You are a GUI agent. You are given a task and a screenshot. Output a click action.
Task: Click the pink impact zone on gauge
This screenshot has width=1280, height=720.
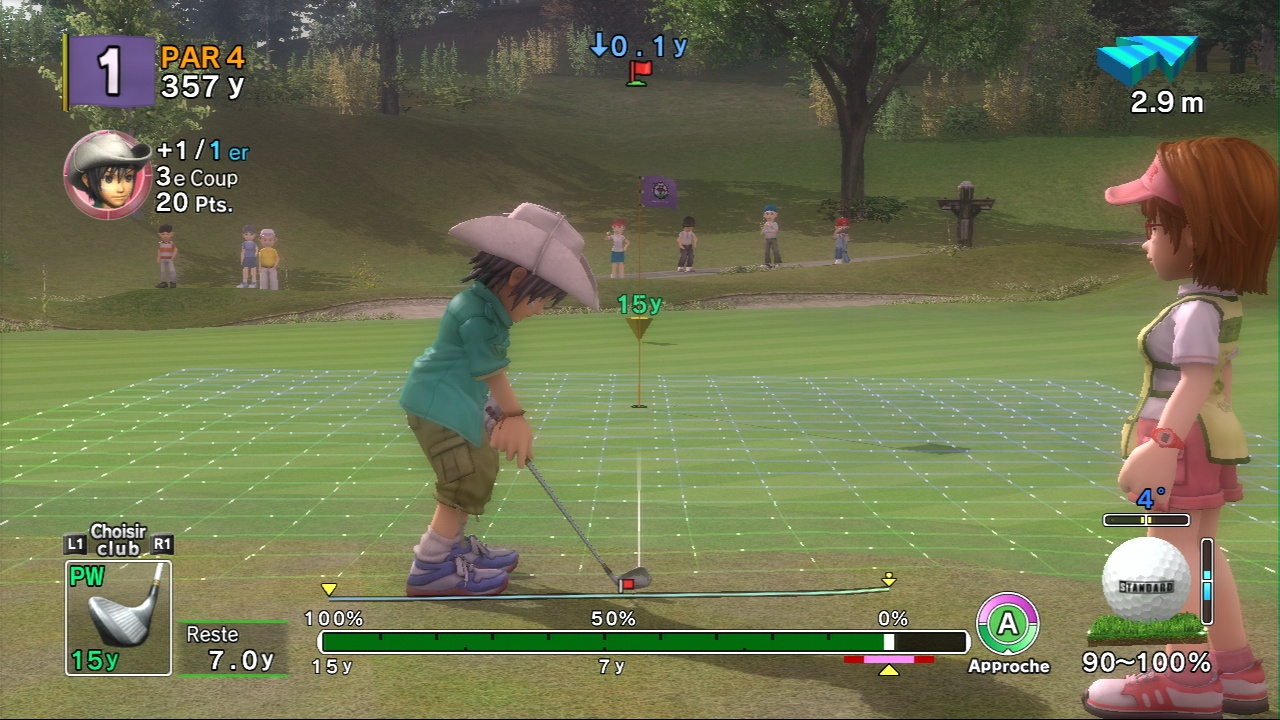tap(888, 660)
